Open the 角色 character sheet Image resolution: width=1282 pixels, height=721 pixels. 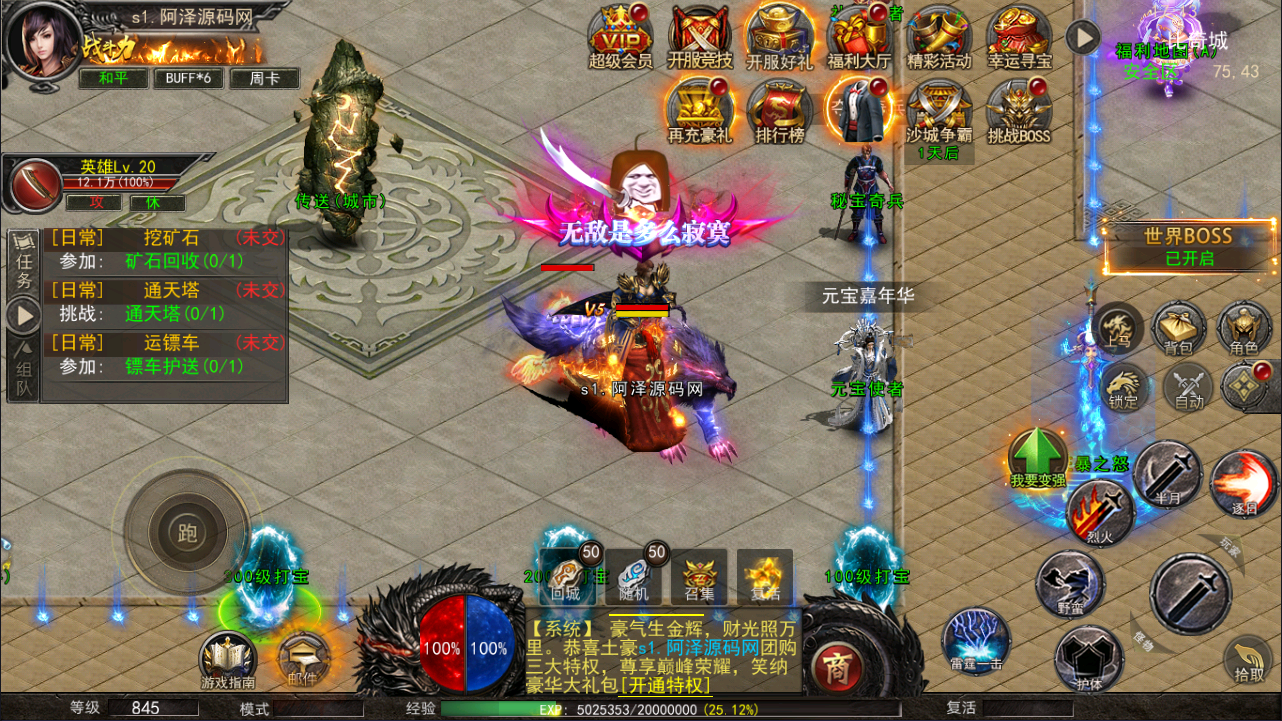click(x=1244, y=328)
